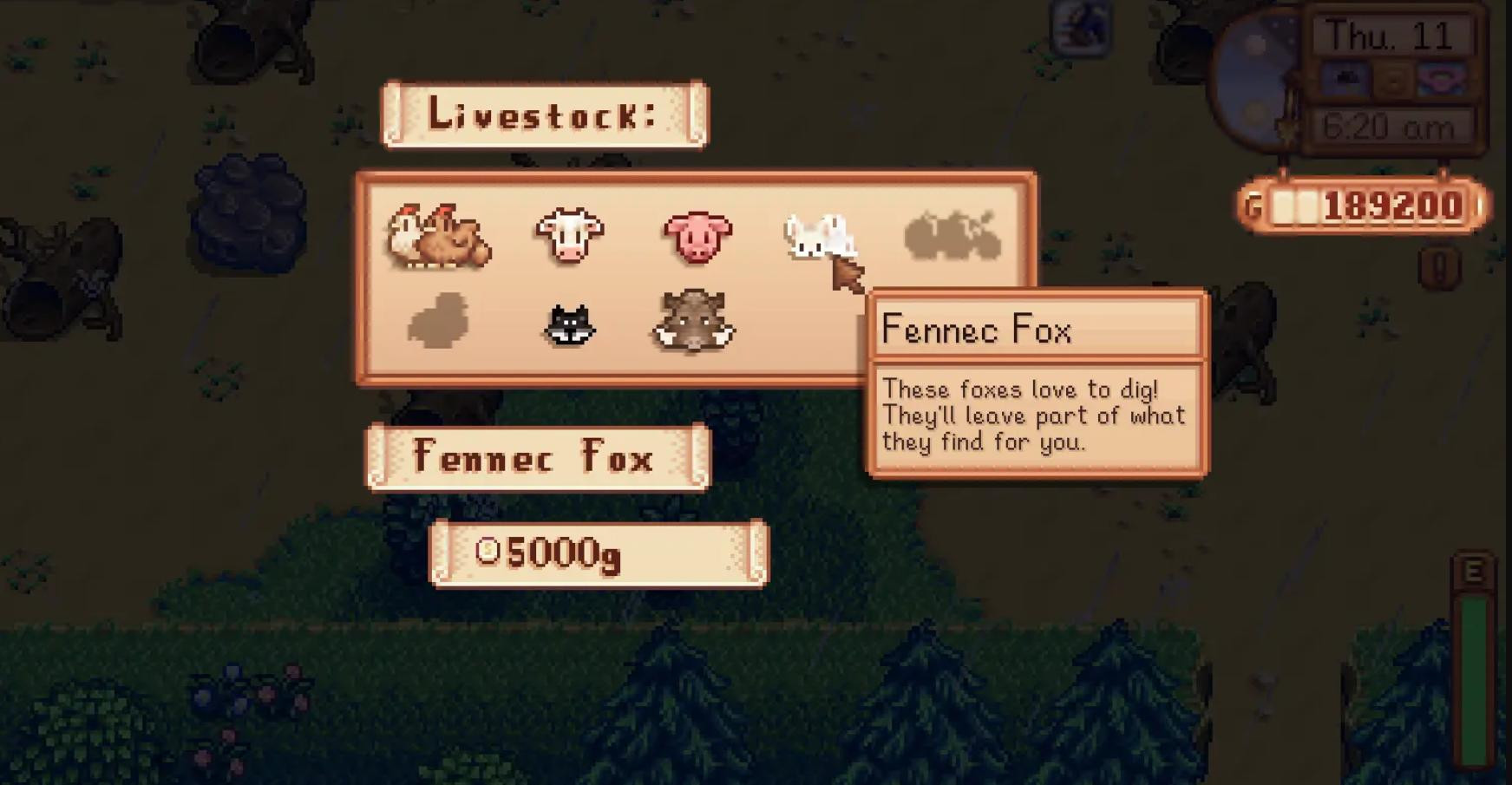Choose the brown boar with tusks
The image size is (1512, 785).
tap(695, 322)
